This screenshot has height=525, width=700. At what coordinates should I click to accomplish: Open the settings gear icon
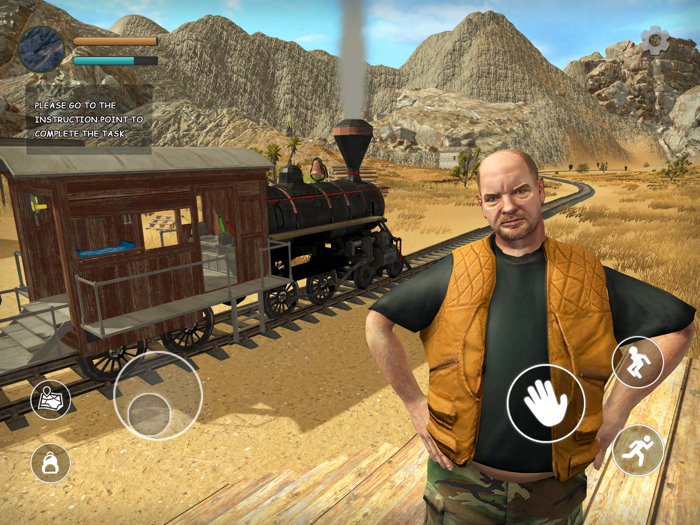pos(655,40)
